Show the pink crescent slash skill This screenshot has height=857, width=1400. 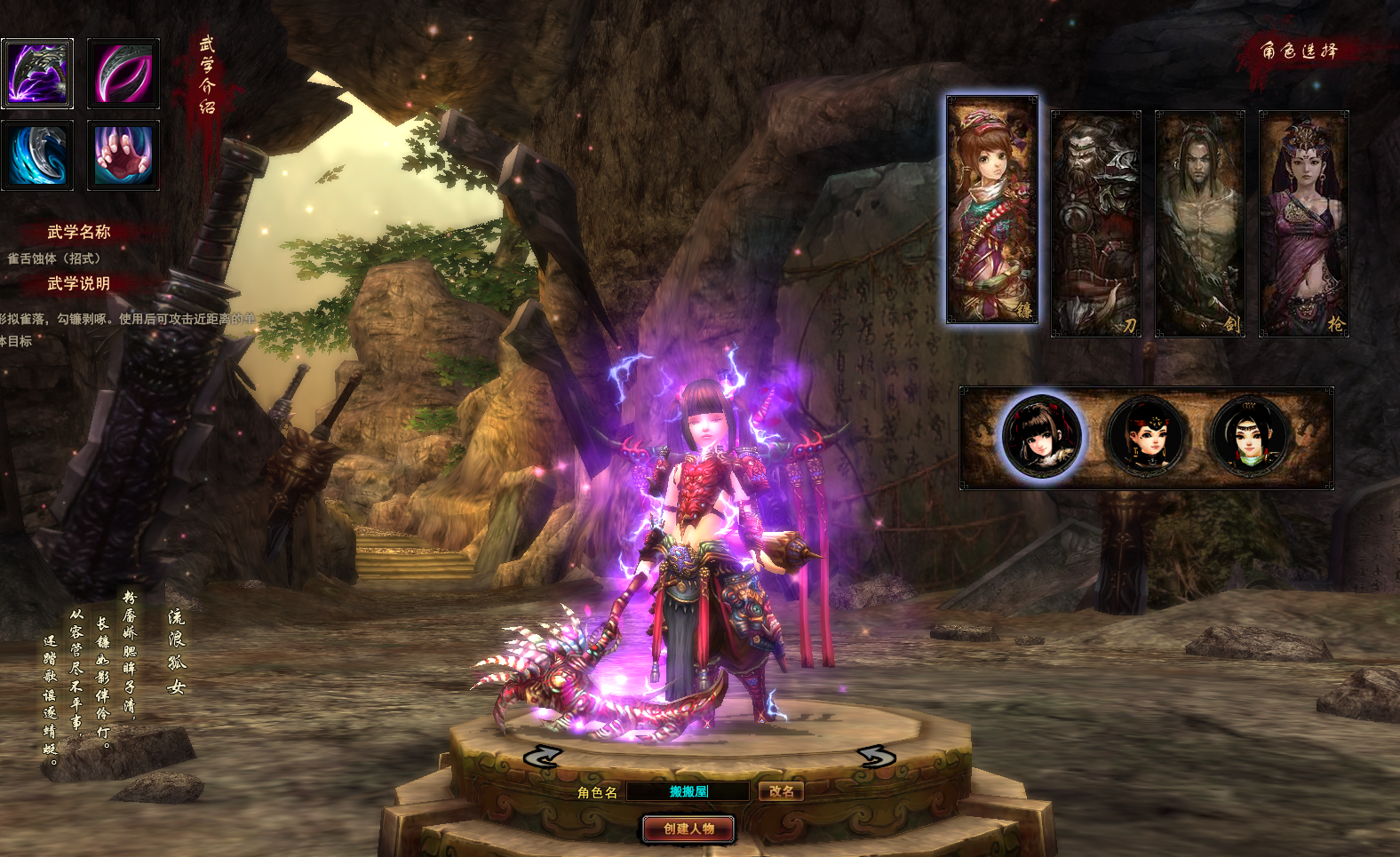pos(123,73)
